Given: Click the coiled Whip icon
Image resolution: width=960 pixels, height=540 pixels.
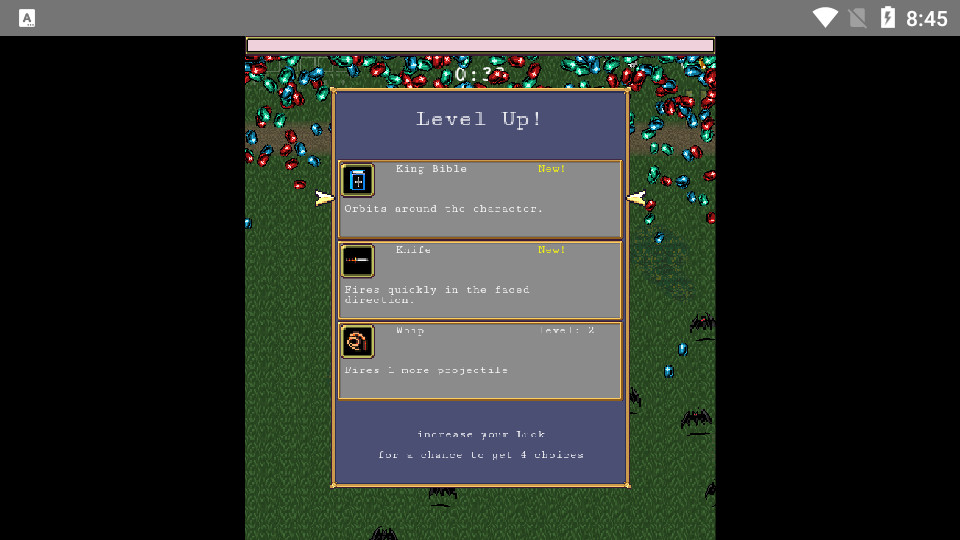Looking at the screenshot, I should 357,342.
